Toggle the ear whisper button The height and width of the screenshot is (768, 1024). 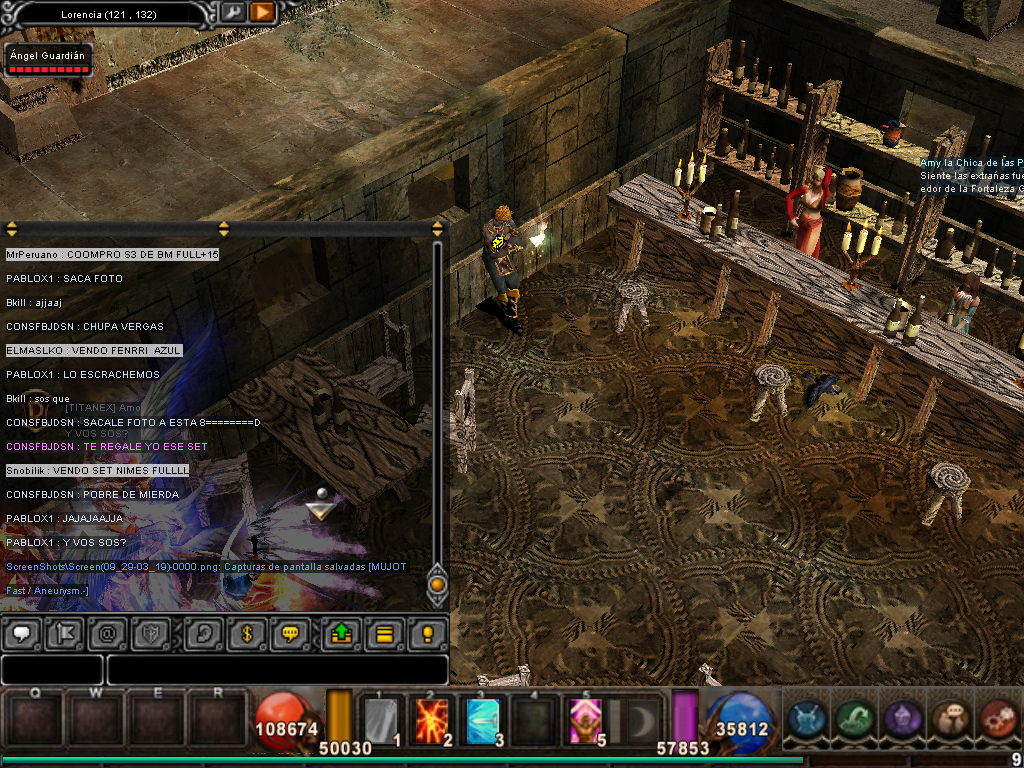[x=204, y=633]
